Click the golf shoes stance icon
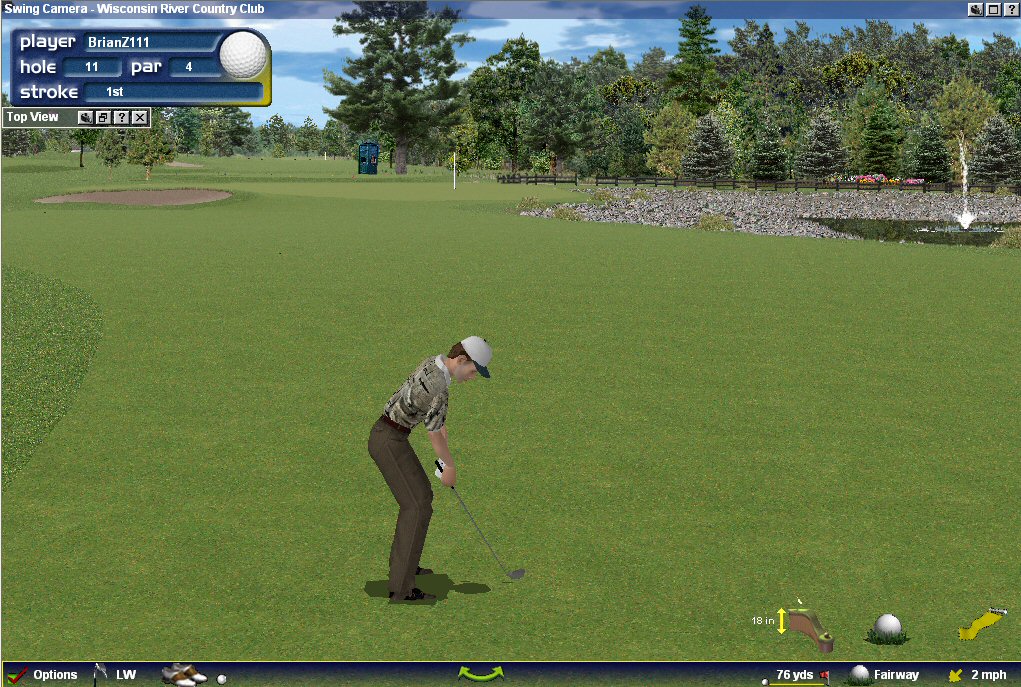Screen dimensions: 1021x687 (x=183, y=675)
